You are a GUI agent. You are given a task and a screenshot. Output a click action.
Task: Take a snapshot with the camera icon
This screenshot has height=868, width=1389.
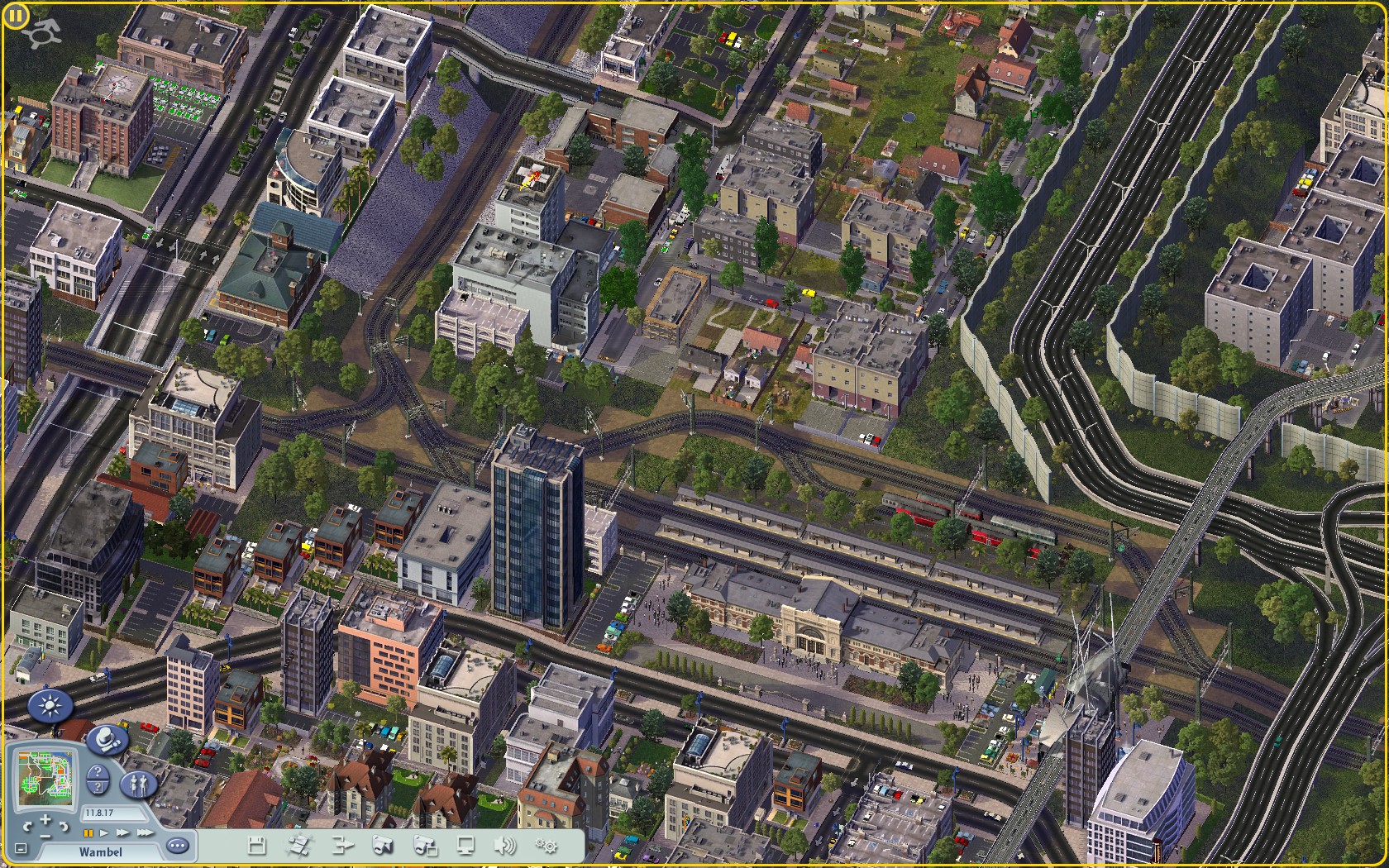click(x=382, y=845)
